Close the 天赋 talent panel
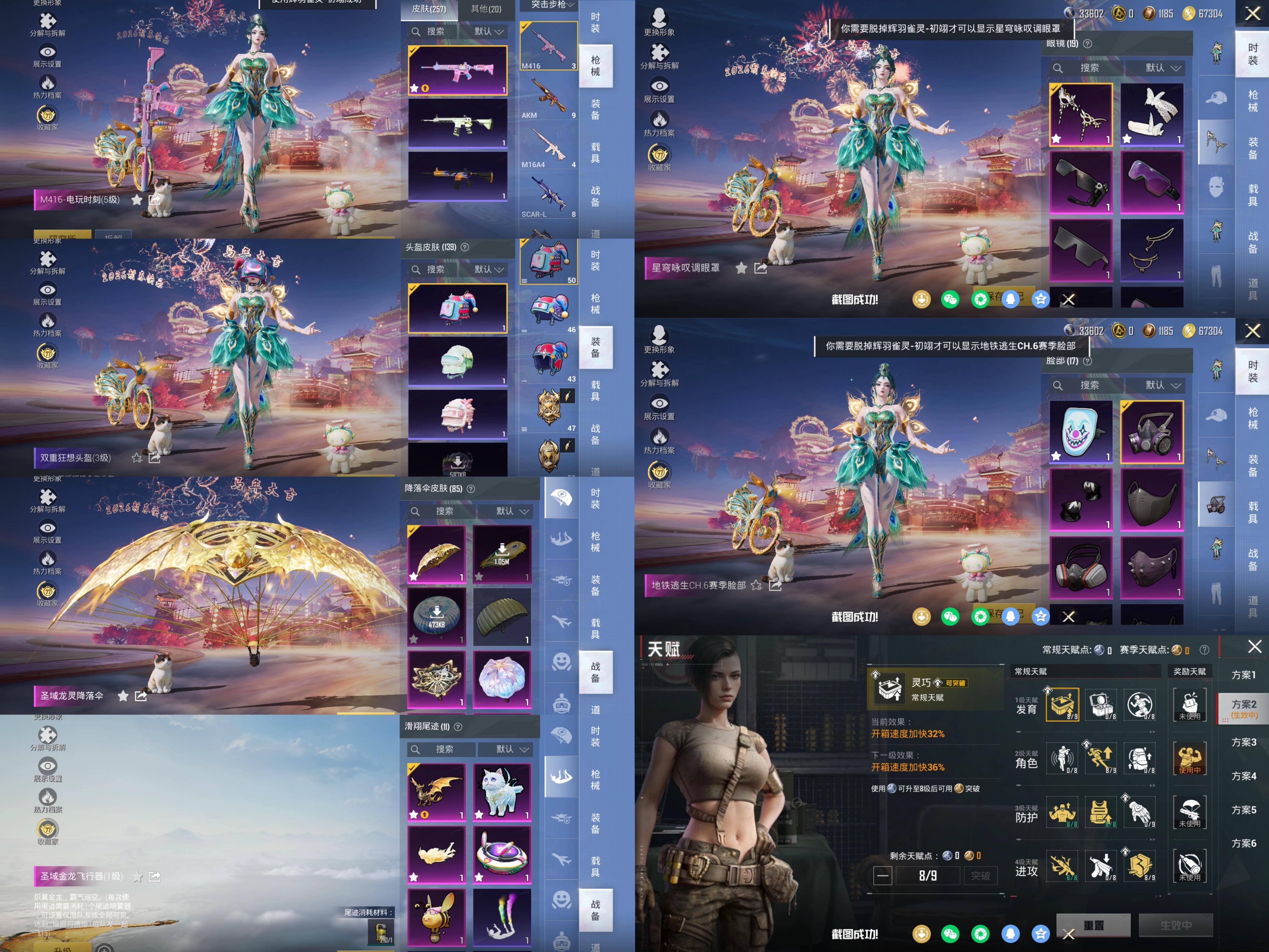 click(x=1255, y=647)
